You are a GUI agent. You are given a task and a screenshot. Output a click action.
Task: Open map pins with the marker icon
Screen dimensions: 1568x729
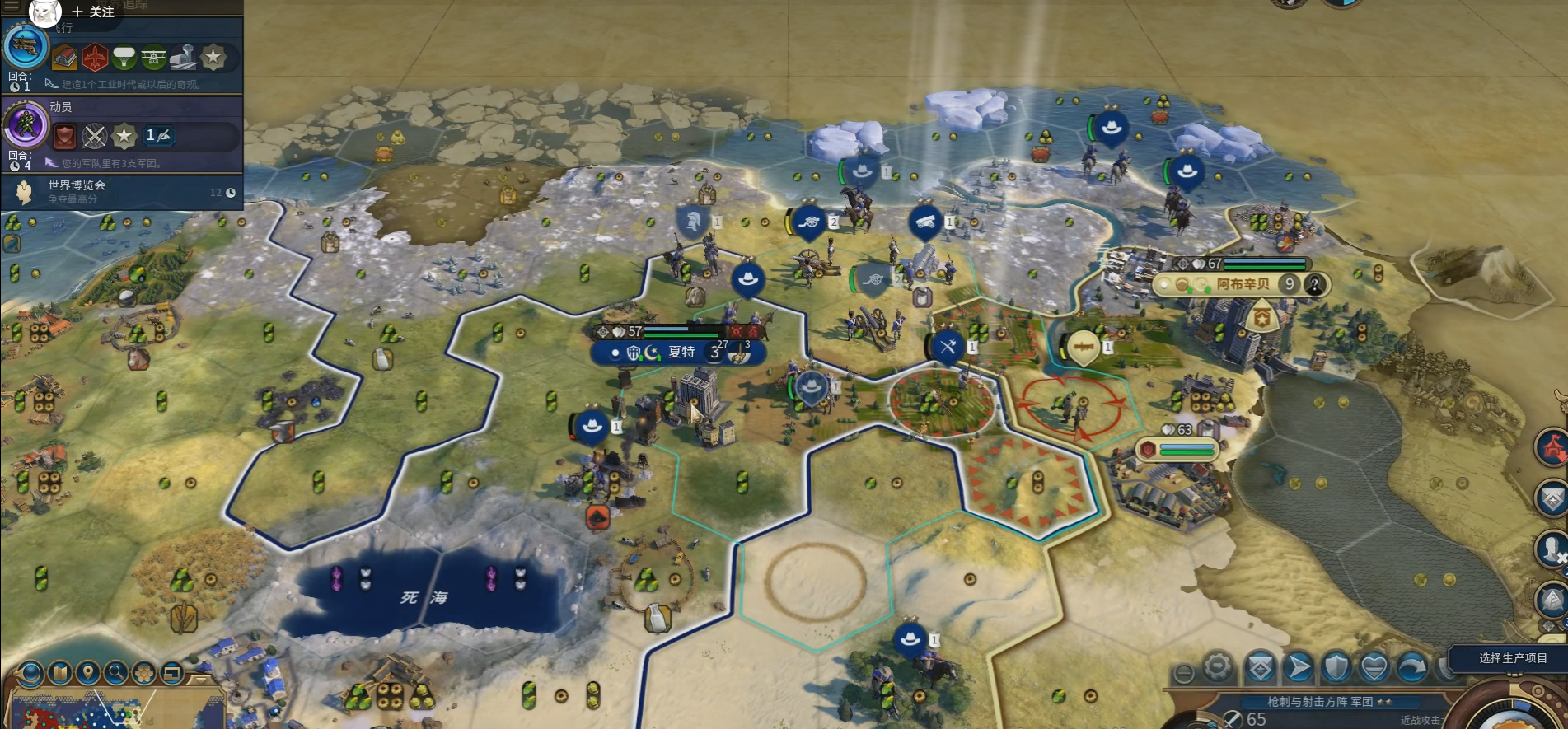click(88, 674)
